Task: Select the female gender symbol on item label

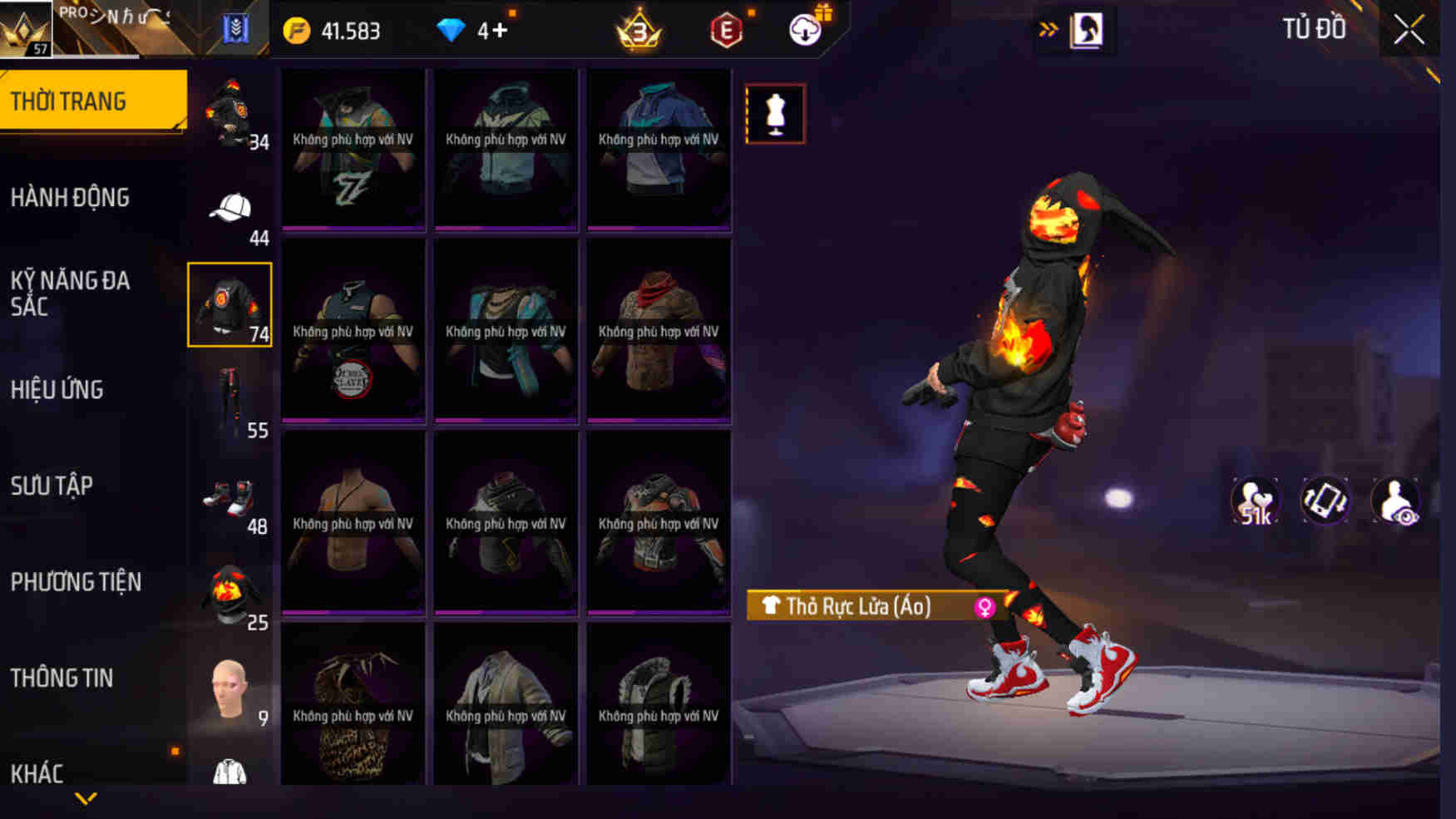Action: pos(985,608)
